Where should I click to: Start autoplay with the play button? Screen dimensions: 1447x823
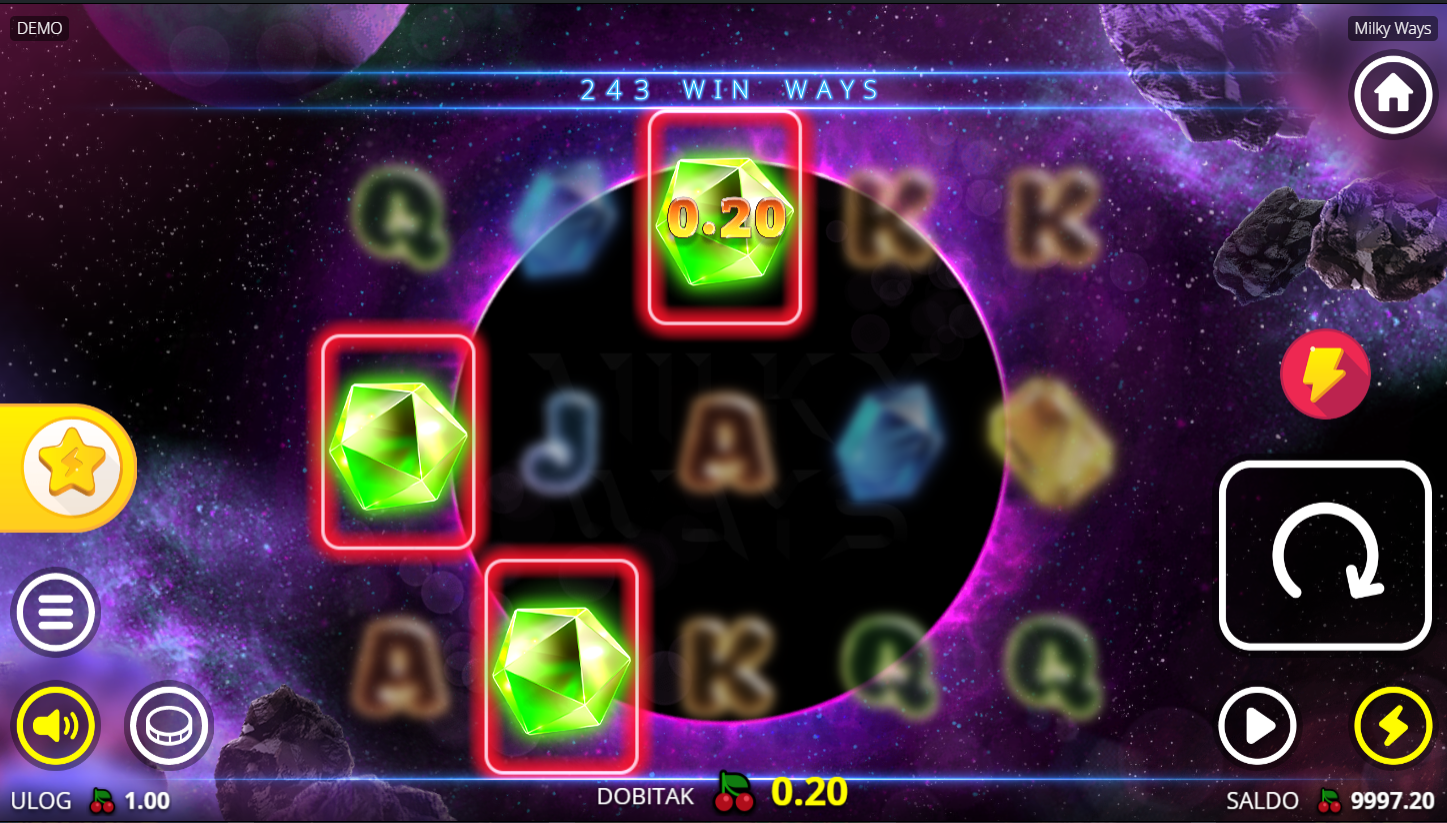pyautogui.click(x=1257, y=726)
